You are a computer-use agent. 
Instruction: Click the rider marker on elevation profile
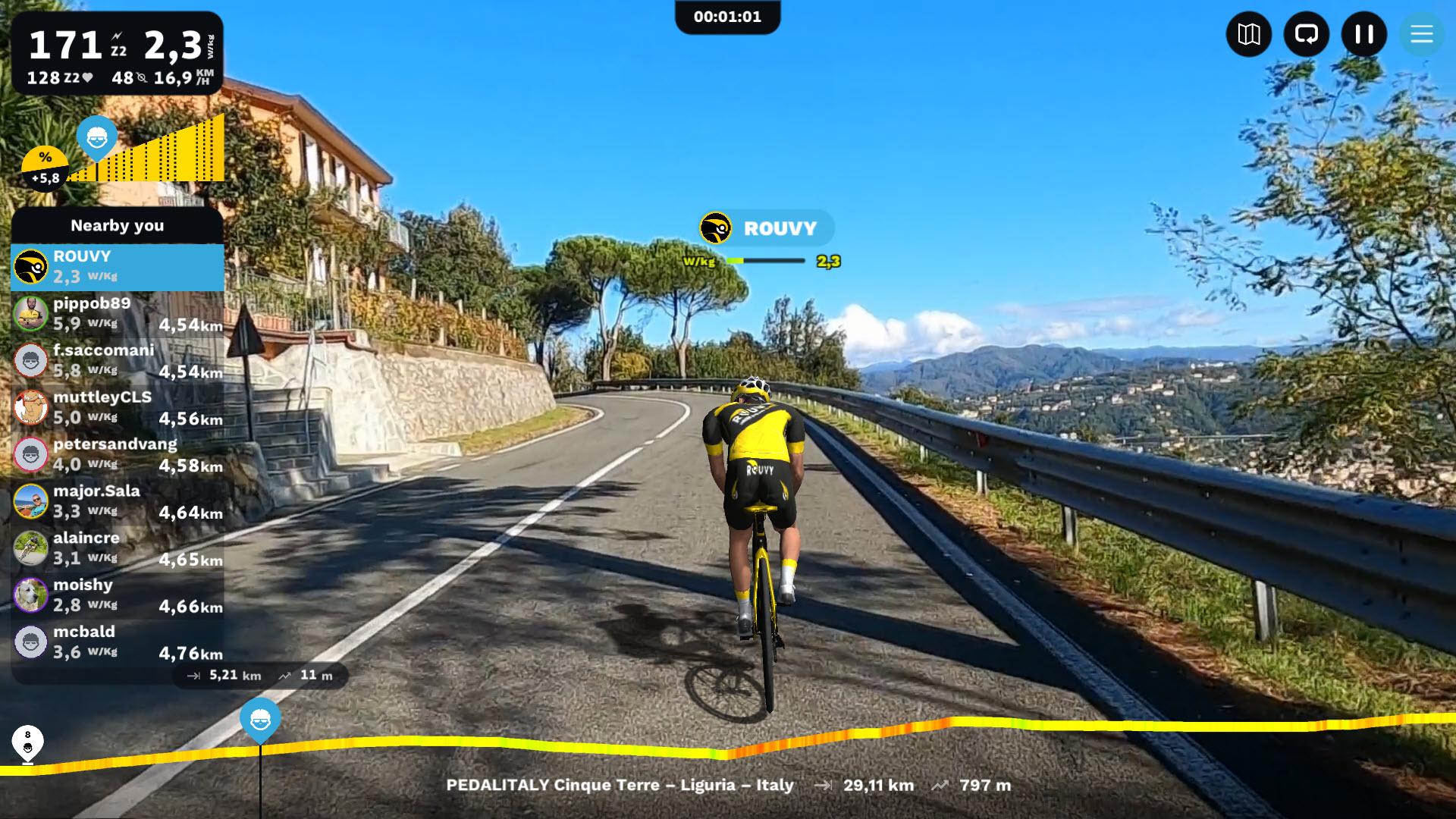(x=260, y=719)
